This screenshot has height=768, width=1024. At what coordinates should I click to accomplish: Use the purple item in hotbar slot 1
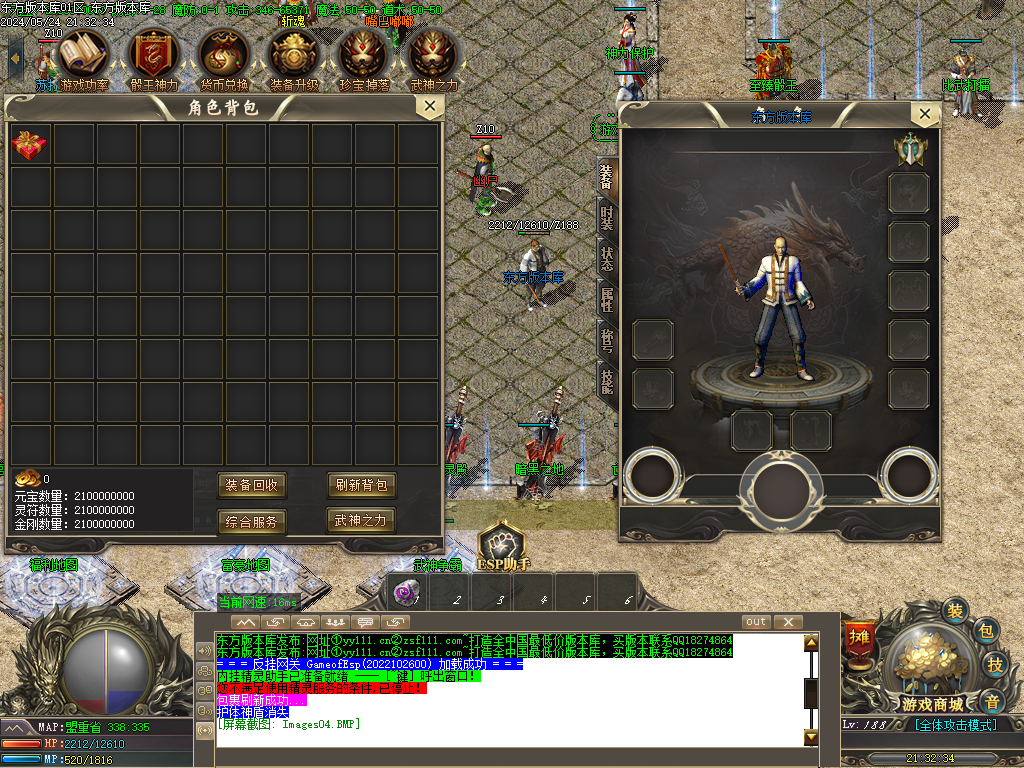pos(406,593)
